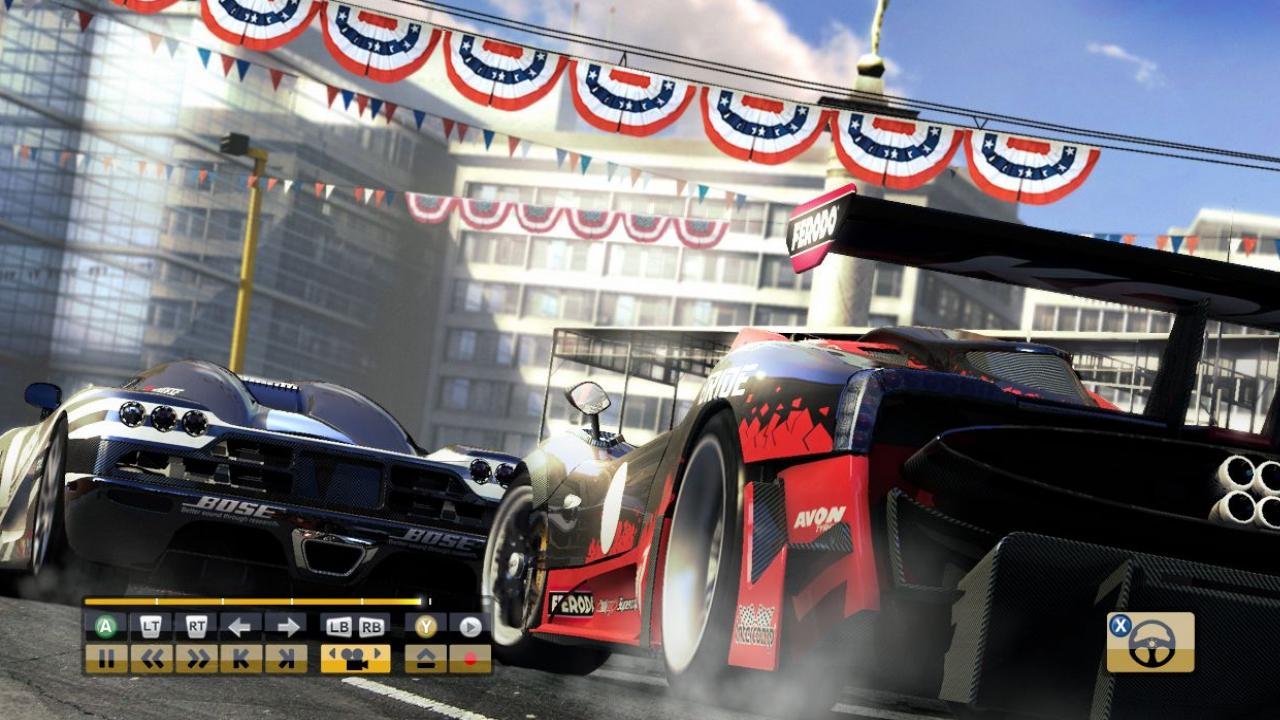Click the left arrow camera prompt

click(239, 627)
